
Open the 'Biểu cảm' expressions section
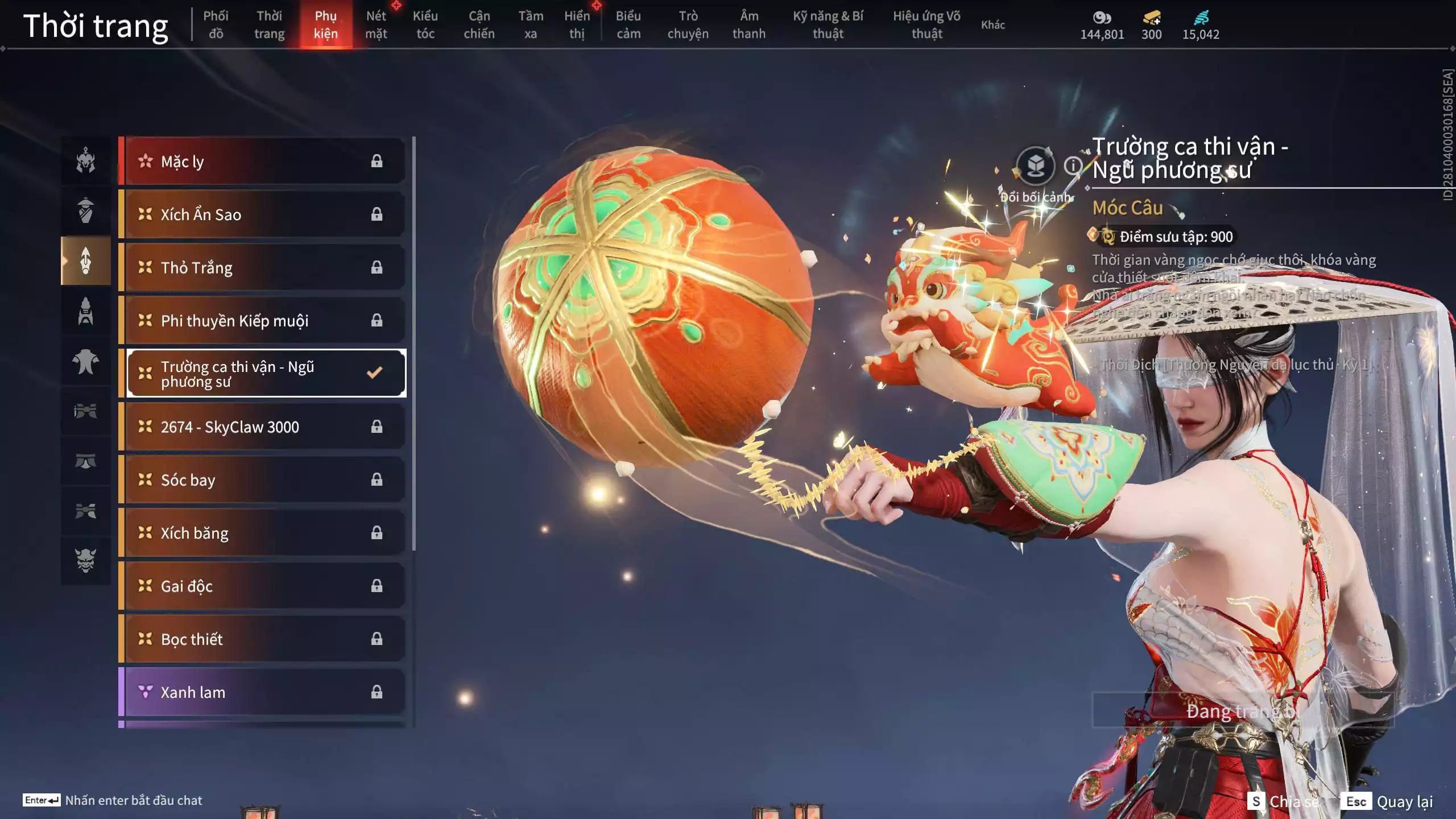[x=630, y=24]
